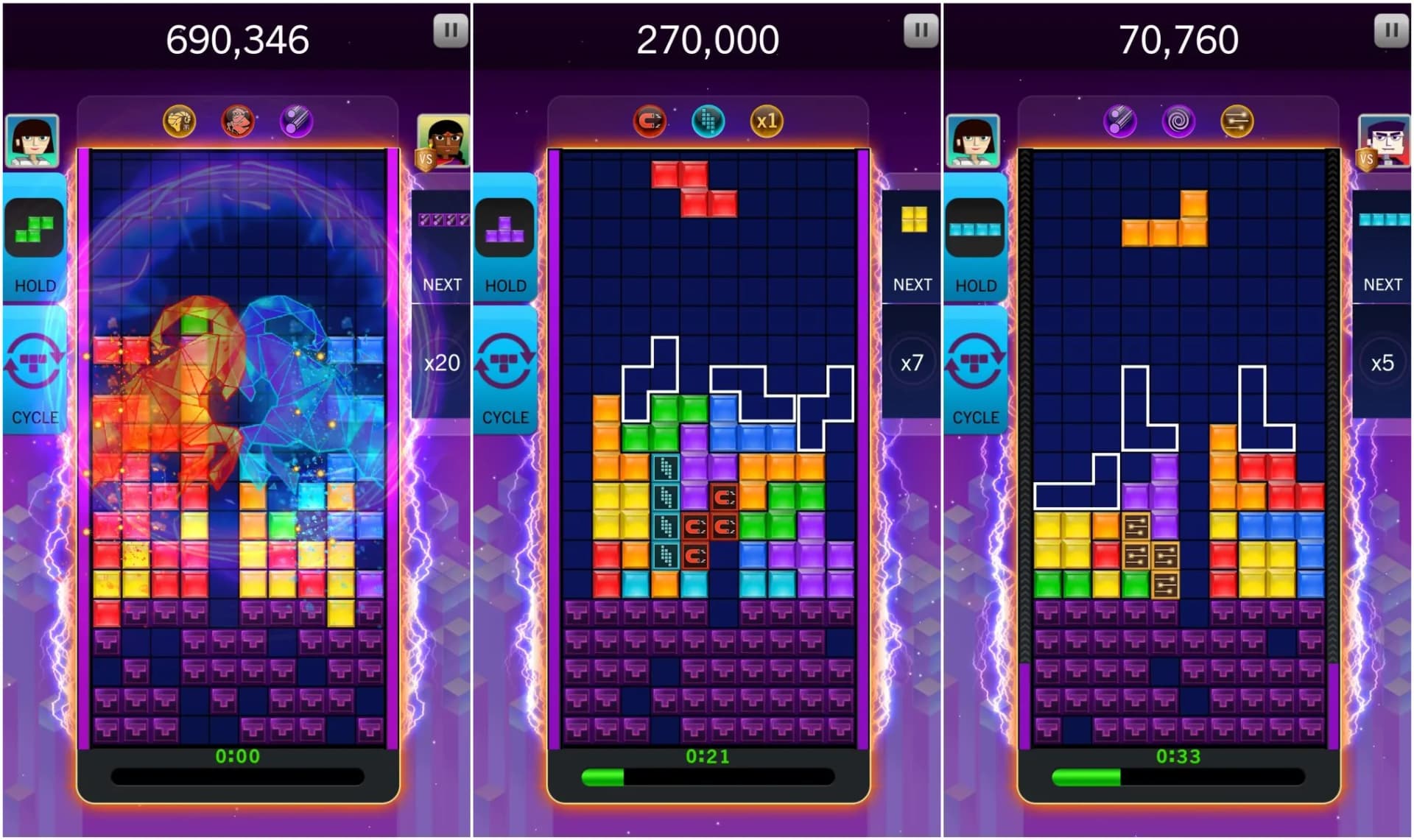
Task: Tap the yellow O-piece next preview
Action: (x=913, y=219)
